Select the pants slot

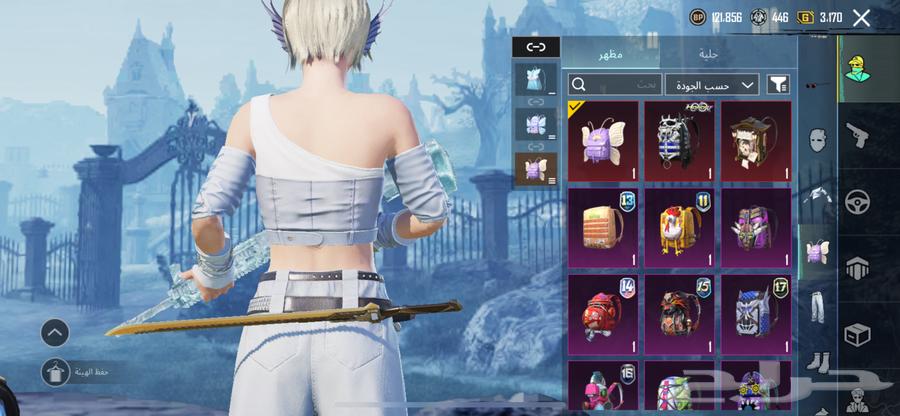[817, 306]
